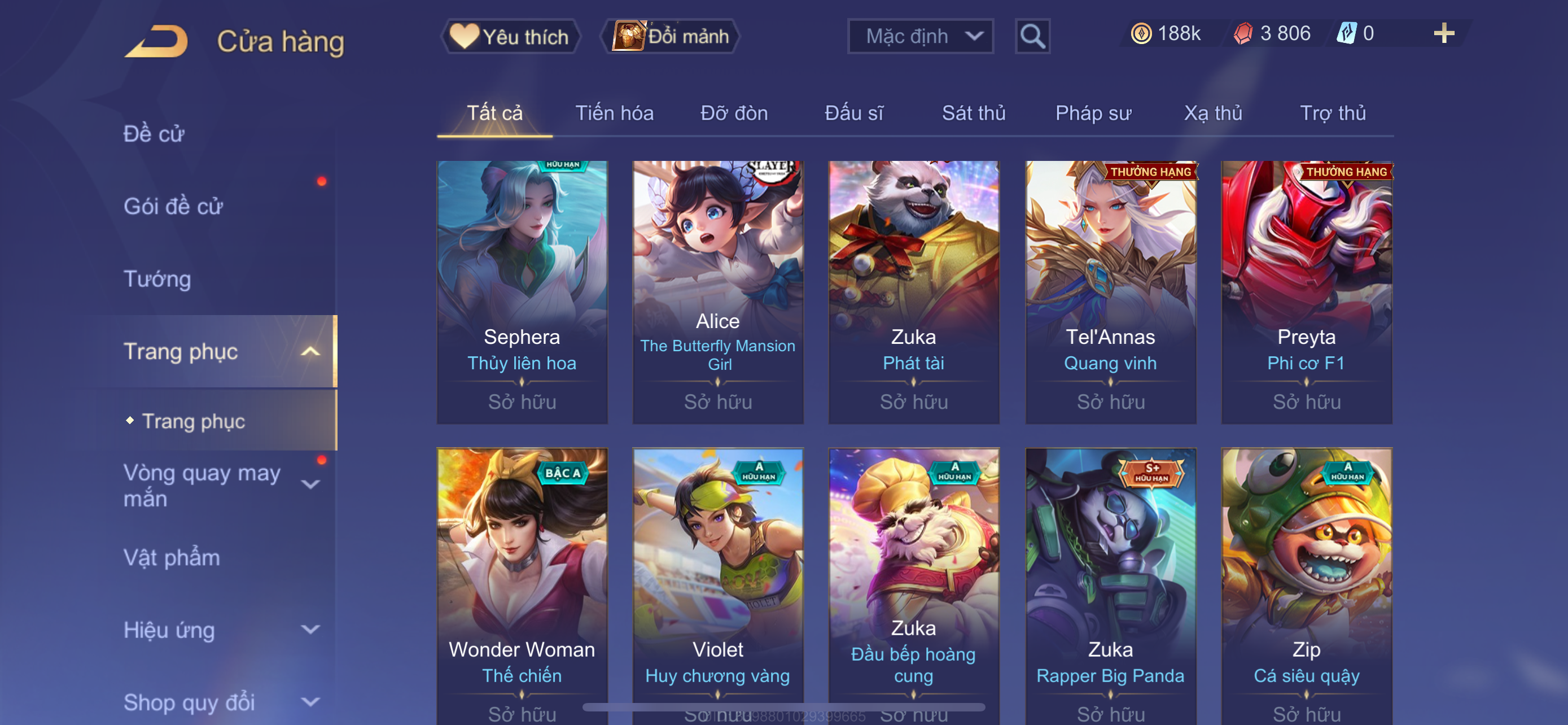View the Tel'Annas Quang vinh skin card
The width and height of the screenshot is (1568, 725).
(x=1110, y=291)
